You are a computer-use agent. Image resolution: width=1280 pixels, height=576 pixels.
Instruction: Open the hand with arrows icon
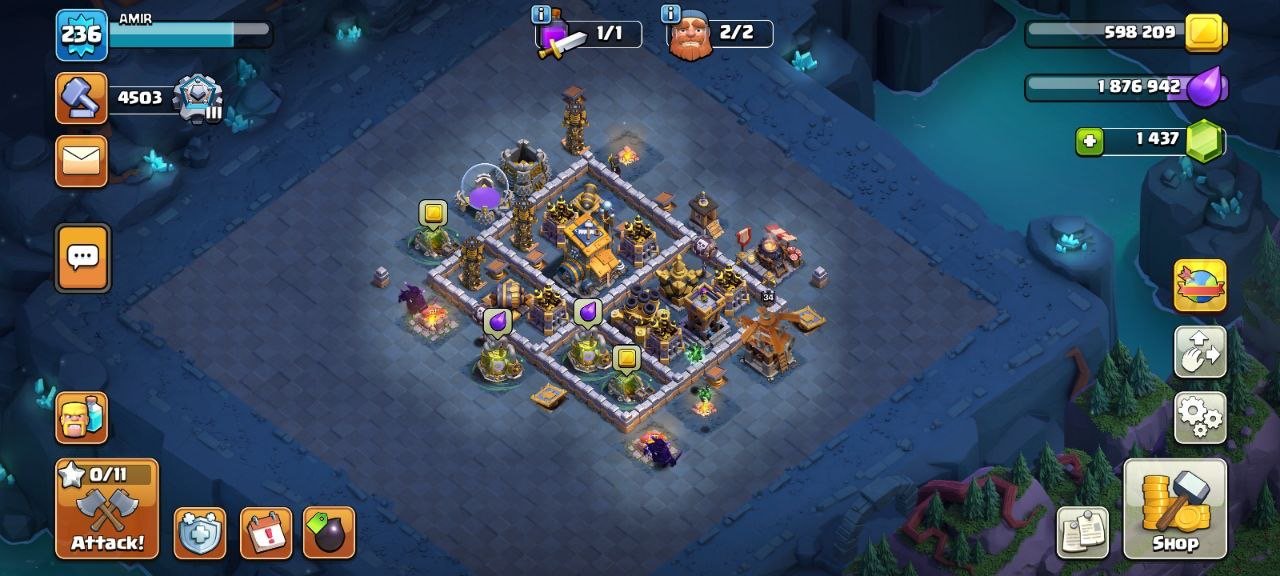[1200, 352]
